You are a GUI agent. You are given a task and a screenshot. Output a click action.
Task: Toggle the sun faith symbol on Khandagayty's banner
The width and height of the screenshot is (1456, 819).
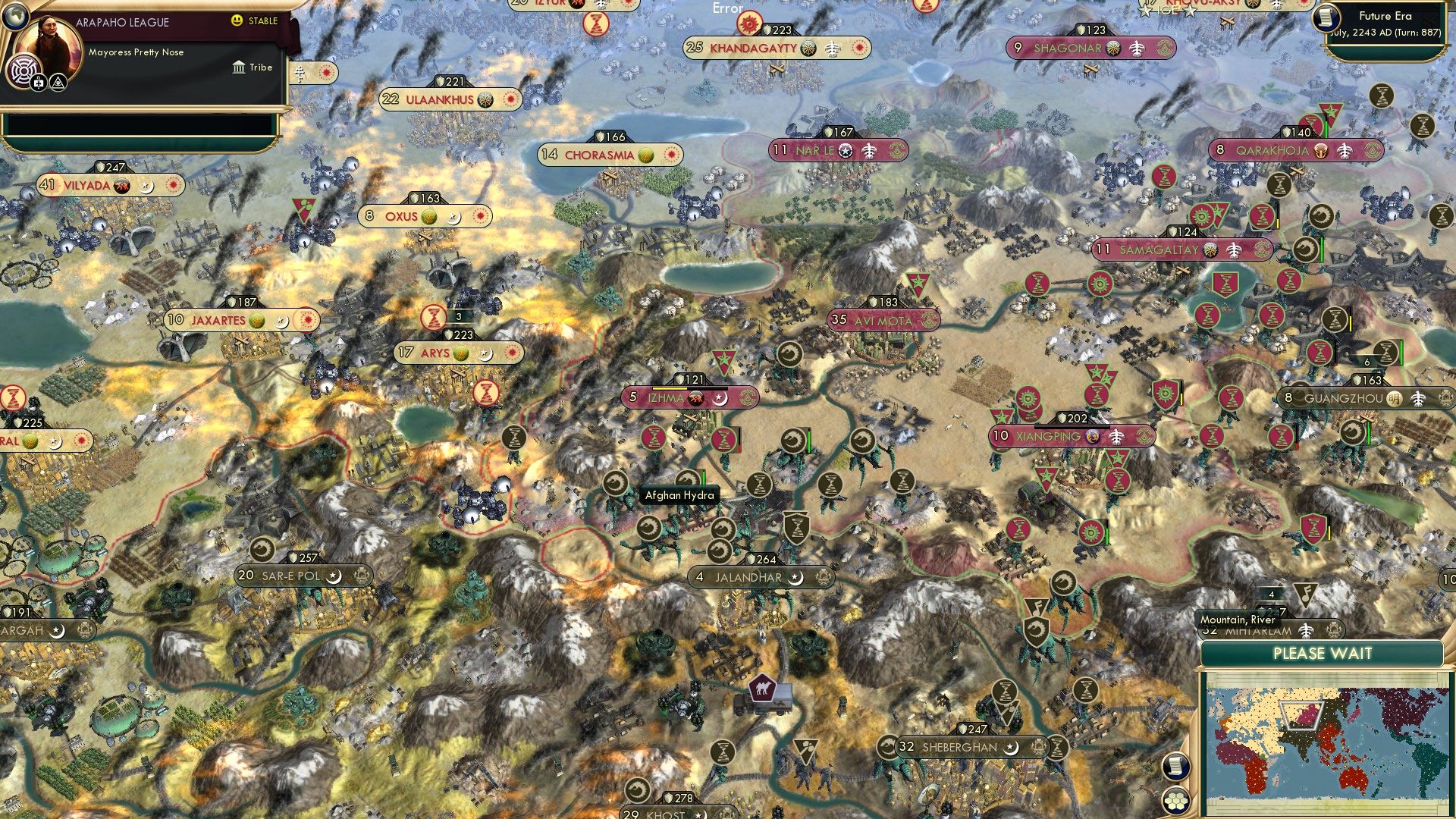858,47
